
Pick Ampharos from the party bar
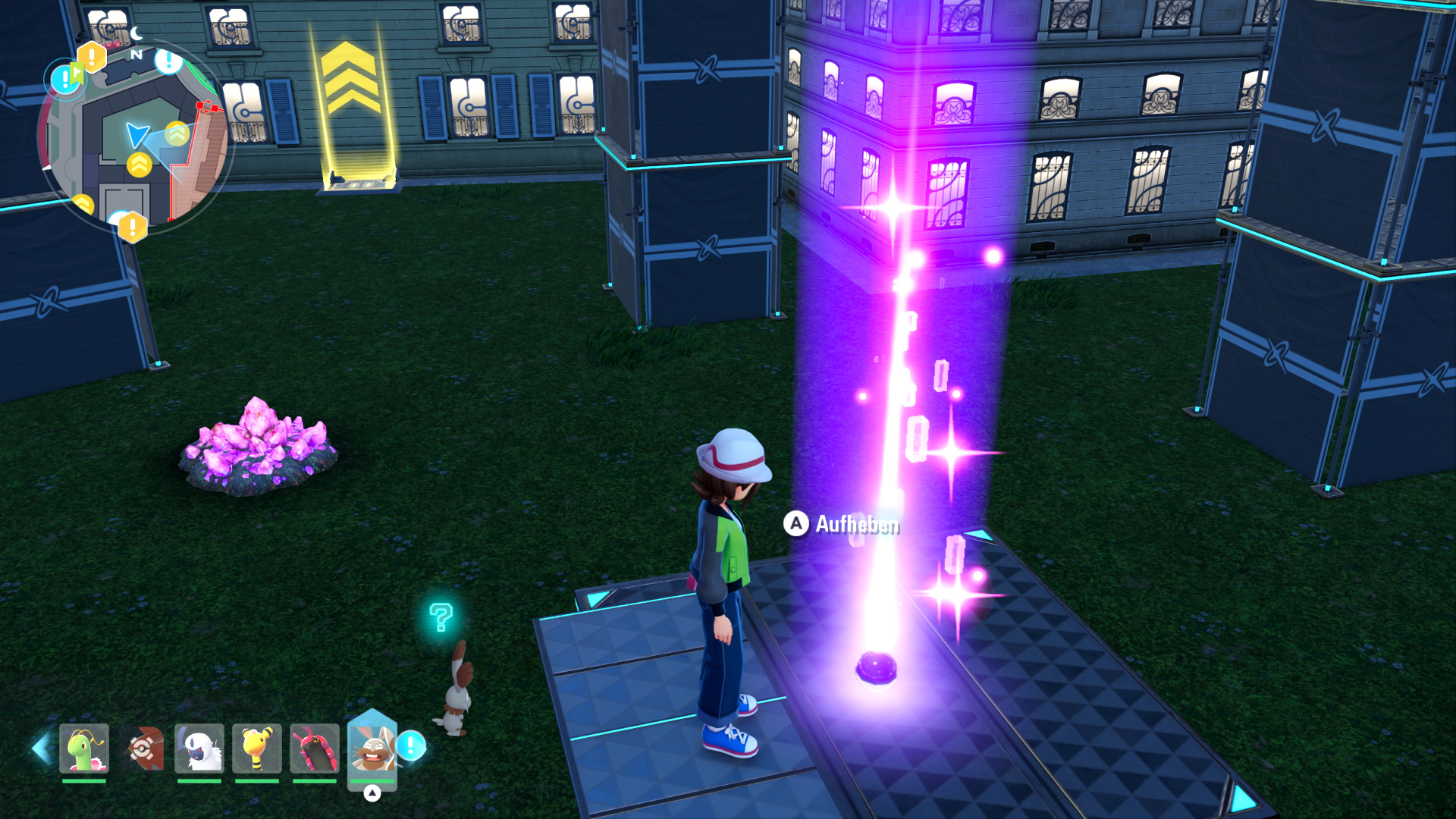click(257, 748)
